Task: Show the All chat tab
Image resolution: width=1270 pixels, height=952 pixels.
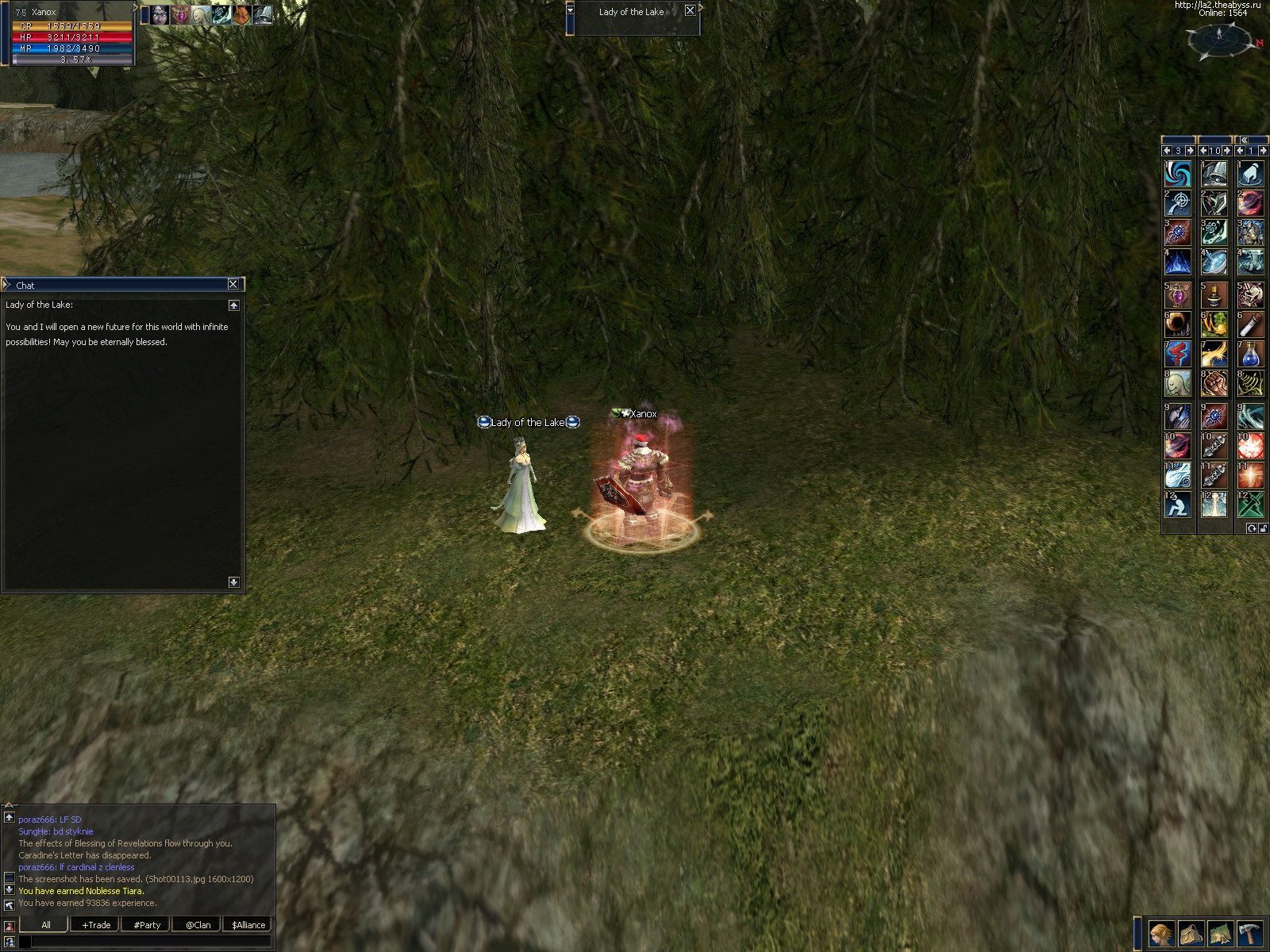Action: (x=45, y=925)
